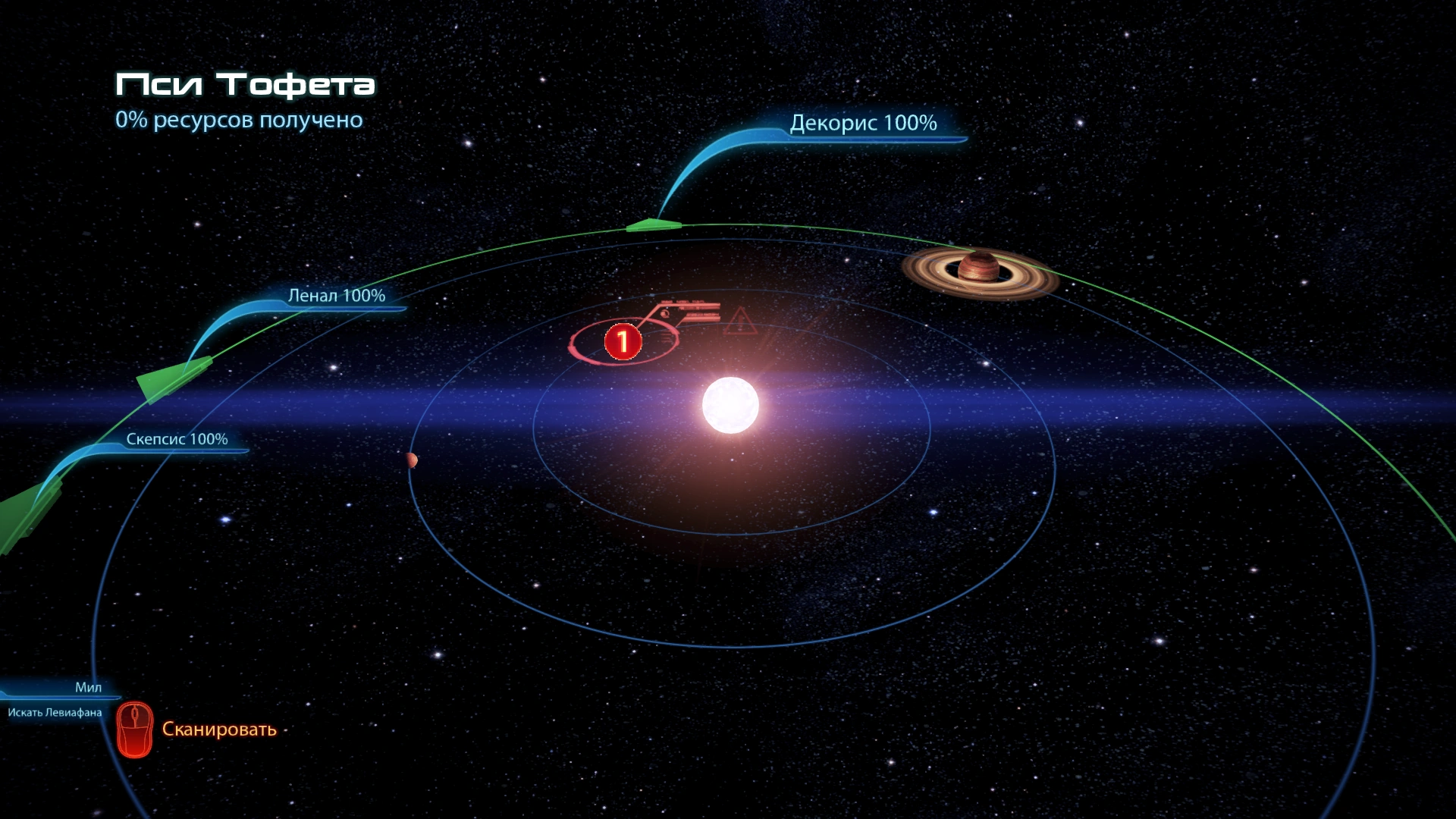Open the Мил planet label
This screenshot has height=819, width=1456.
pyautogui.click(x=88, y=687)
